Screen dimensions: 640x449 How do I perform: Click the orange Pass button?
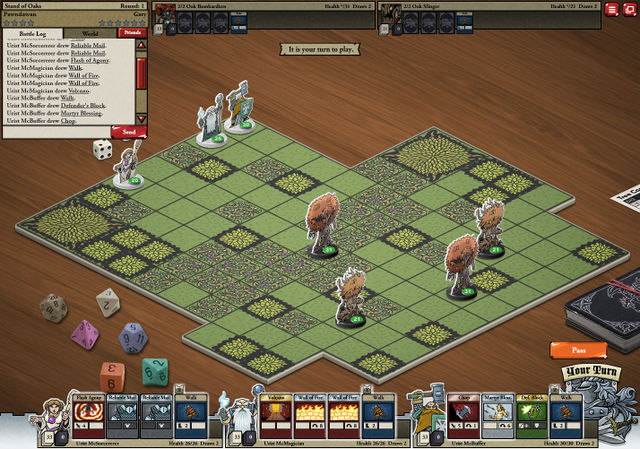tap(578, 350)
